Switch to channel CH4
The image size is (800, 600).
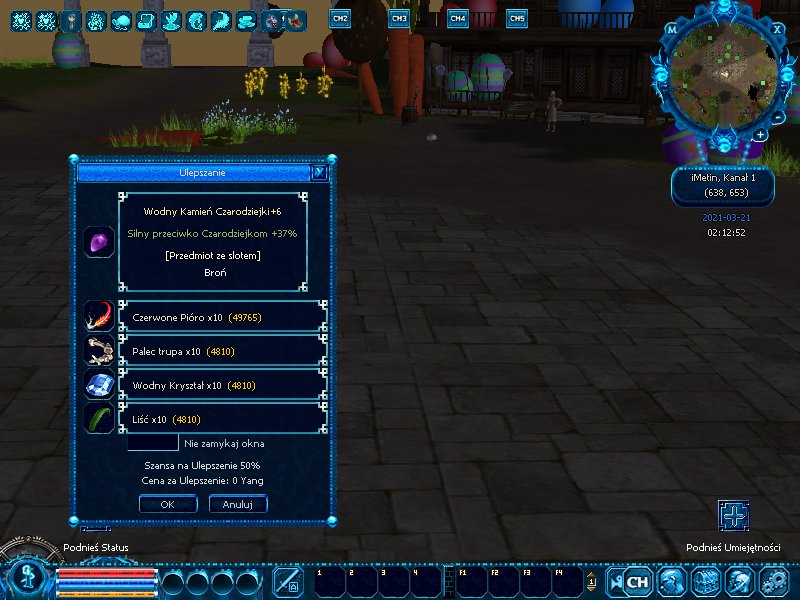(x=458, y=18)
